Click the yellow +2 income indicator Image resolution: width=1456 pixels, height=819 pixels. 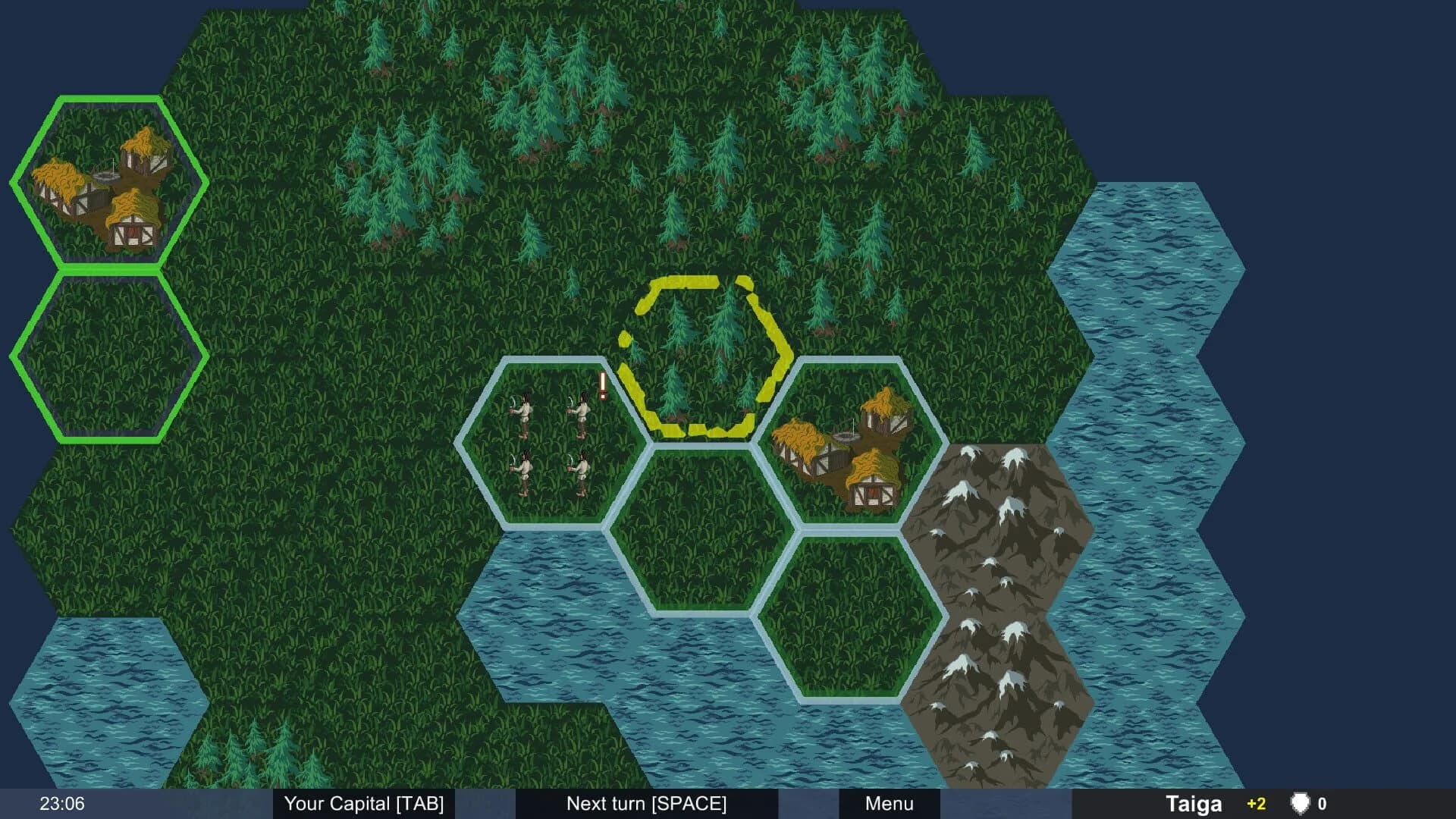click(x=1255, y=803)
